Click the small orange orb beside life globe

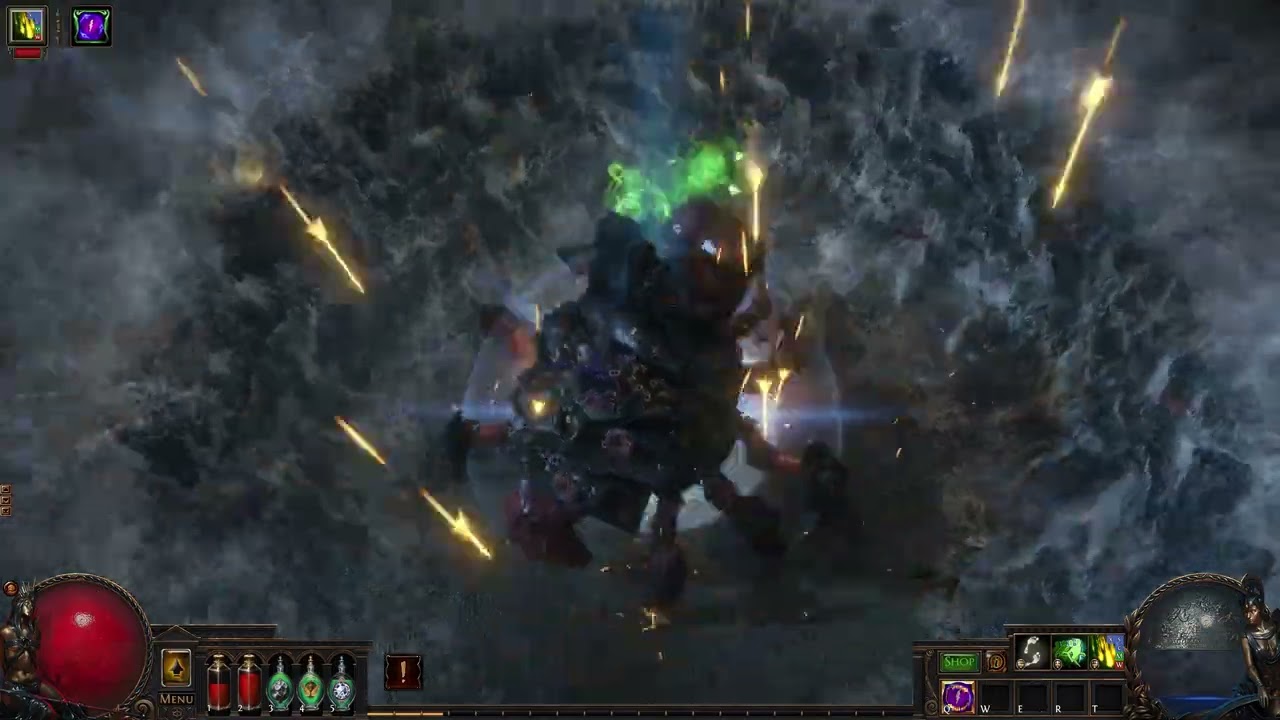(10, 589)
